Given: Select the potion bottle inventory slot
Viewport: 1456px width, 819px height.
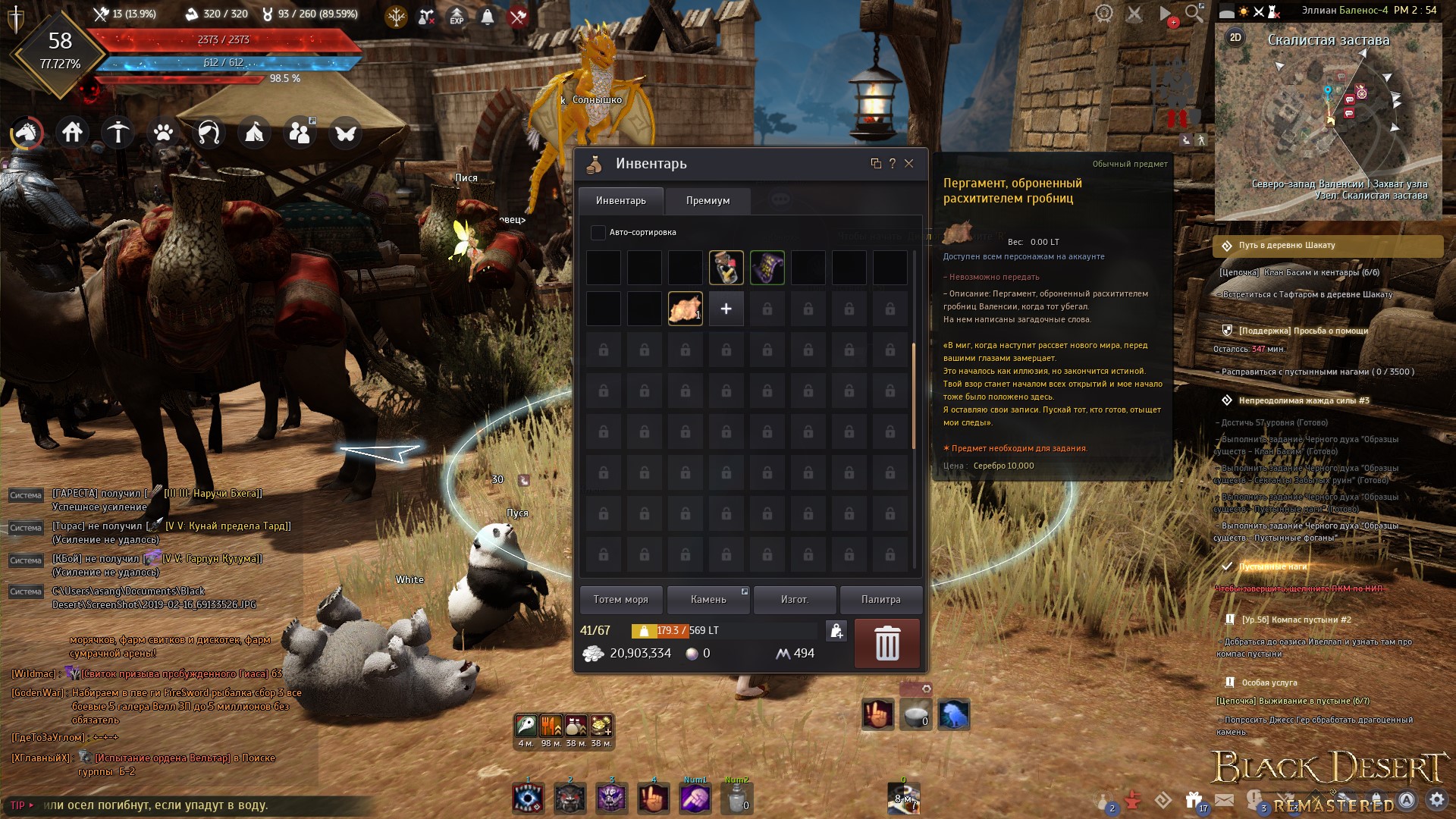Looking at the screenshot, I should [726, 268].
